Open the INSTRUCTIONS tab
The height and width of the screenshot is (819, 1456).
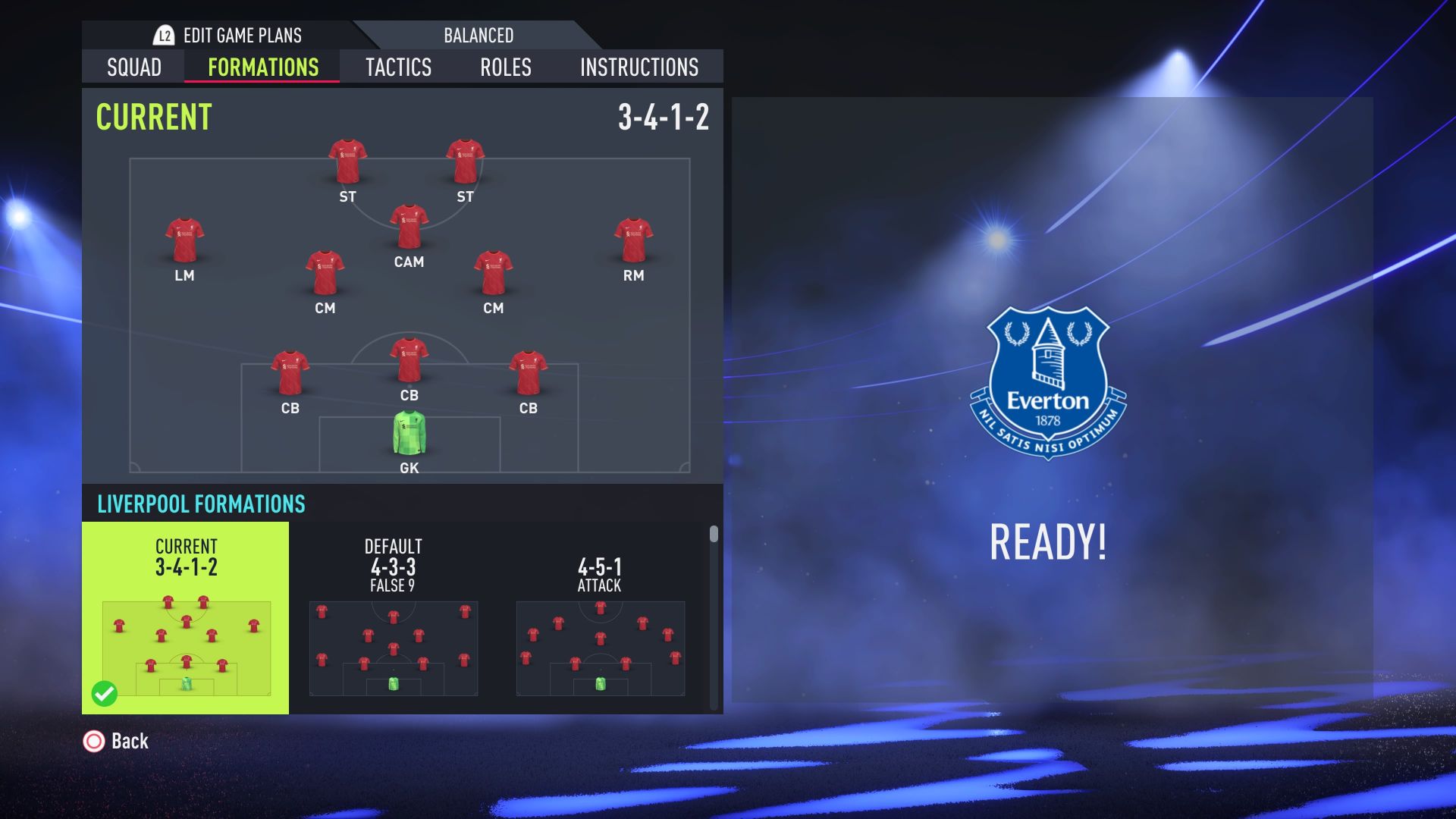pyautogui.click(x=638, y=67)
